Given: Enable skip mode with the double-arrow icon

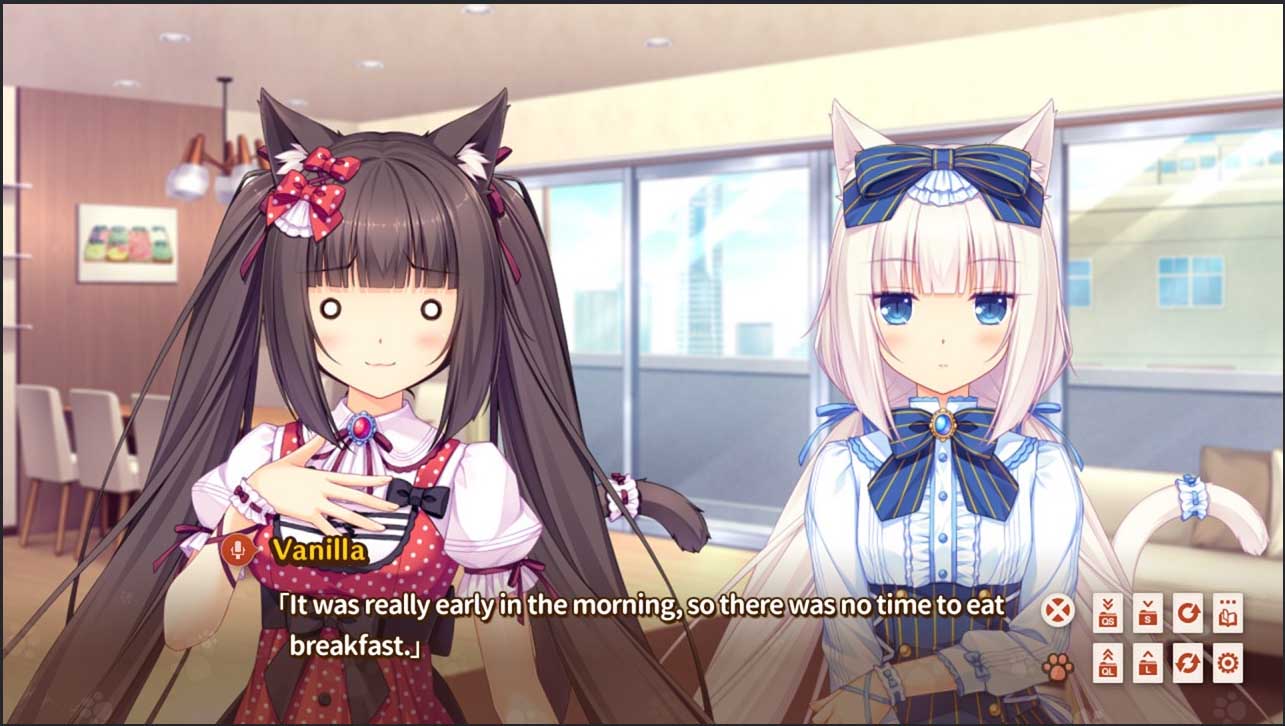Looking at the screenshot, I should [x=1188, y=665].
